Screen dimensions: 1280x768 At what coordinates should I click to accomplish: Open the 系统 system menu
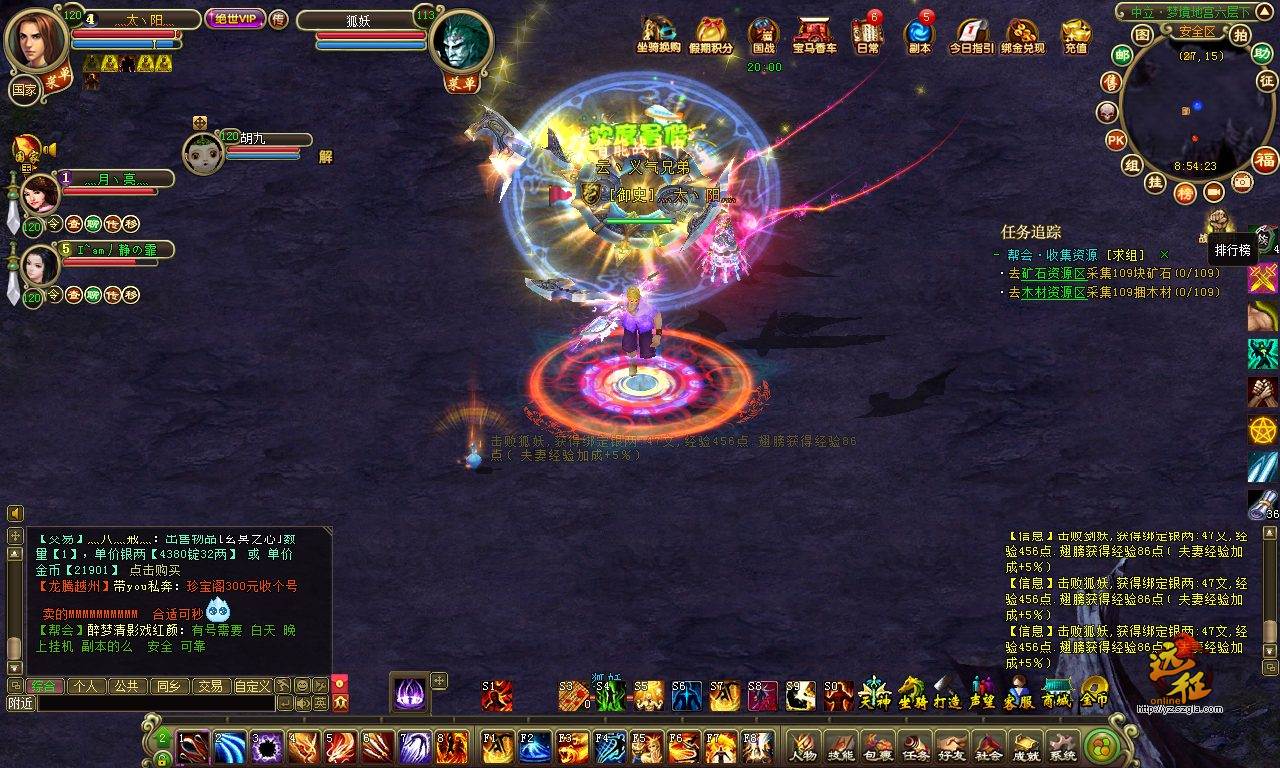(1062, 746)
